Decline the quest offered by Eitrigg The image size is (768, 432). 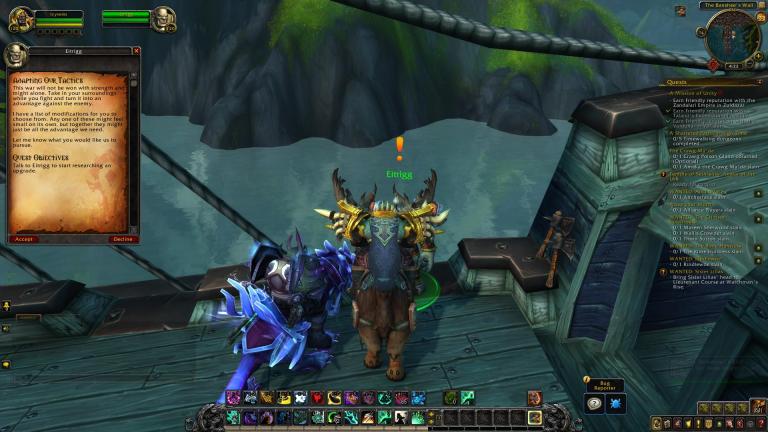click(x=122, y=239)
